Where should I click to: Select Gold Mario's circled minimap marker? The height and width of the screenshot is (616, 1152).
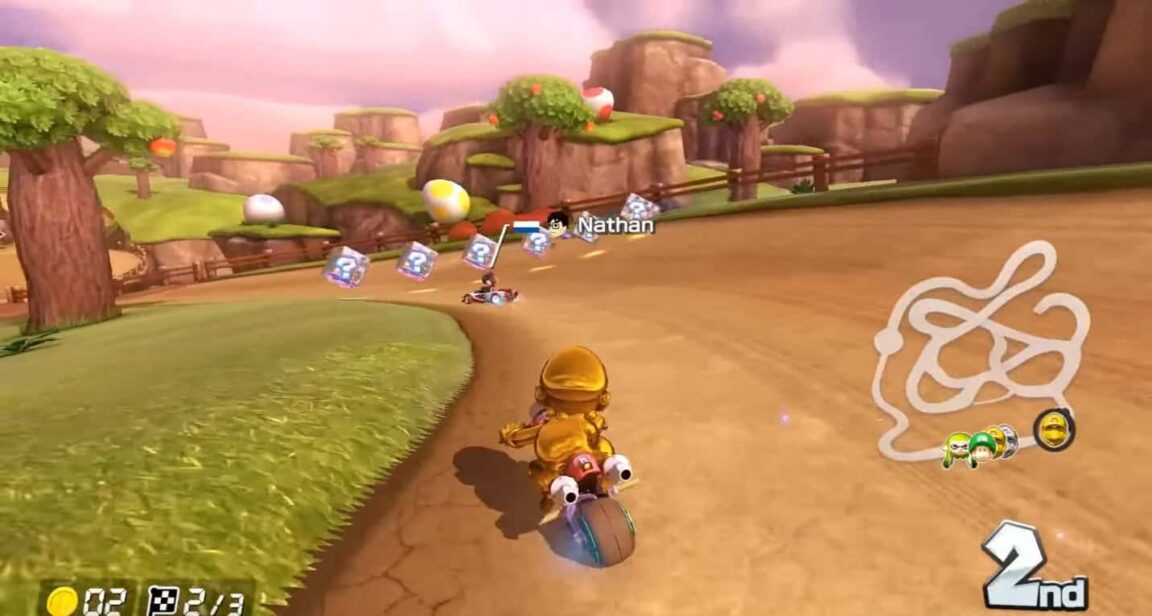click(x=1054, y=430)
